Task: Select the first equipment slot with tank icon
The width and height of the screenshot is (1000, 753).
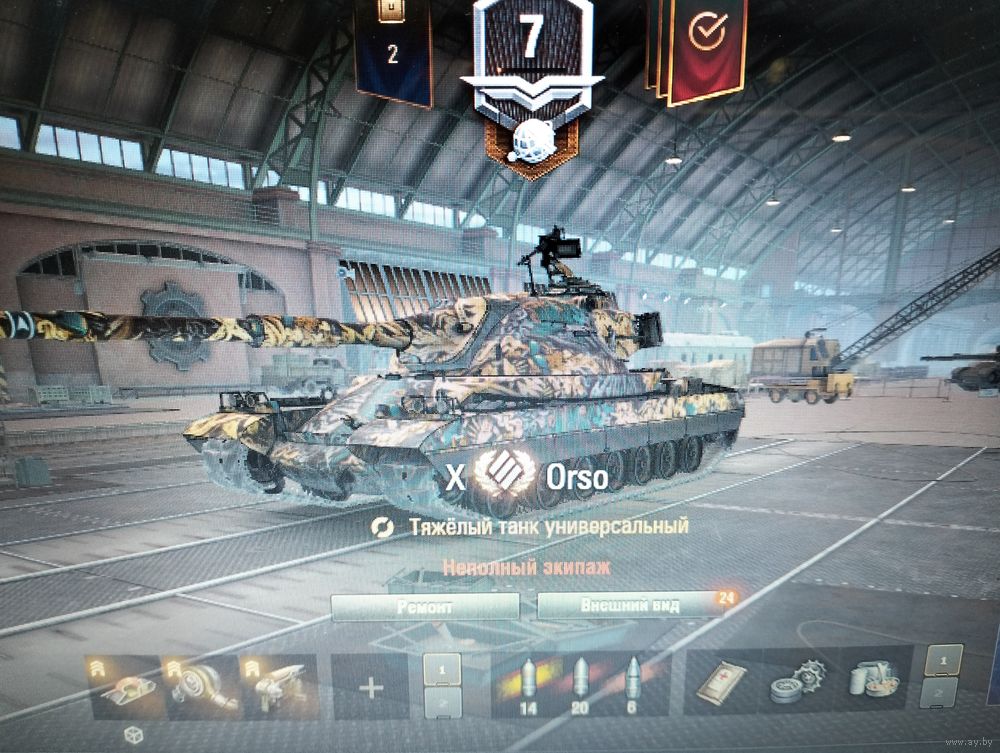Action: pos(128,687)
